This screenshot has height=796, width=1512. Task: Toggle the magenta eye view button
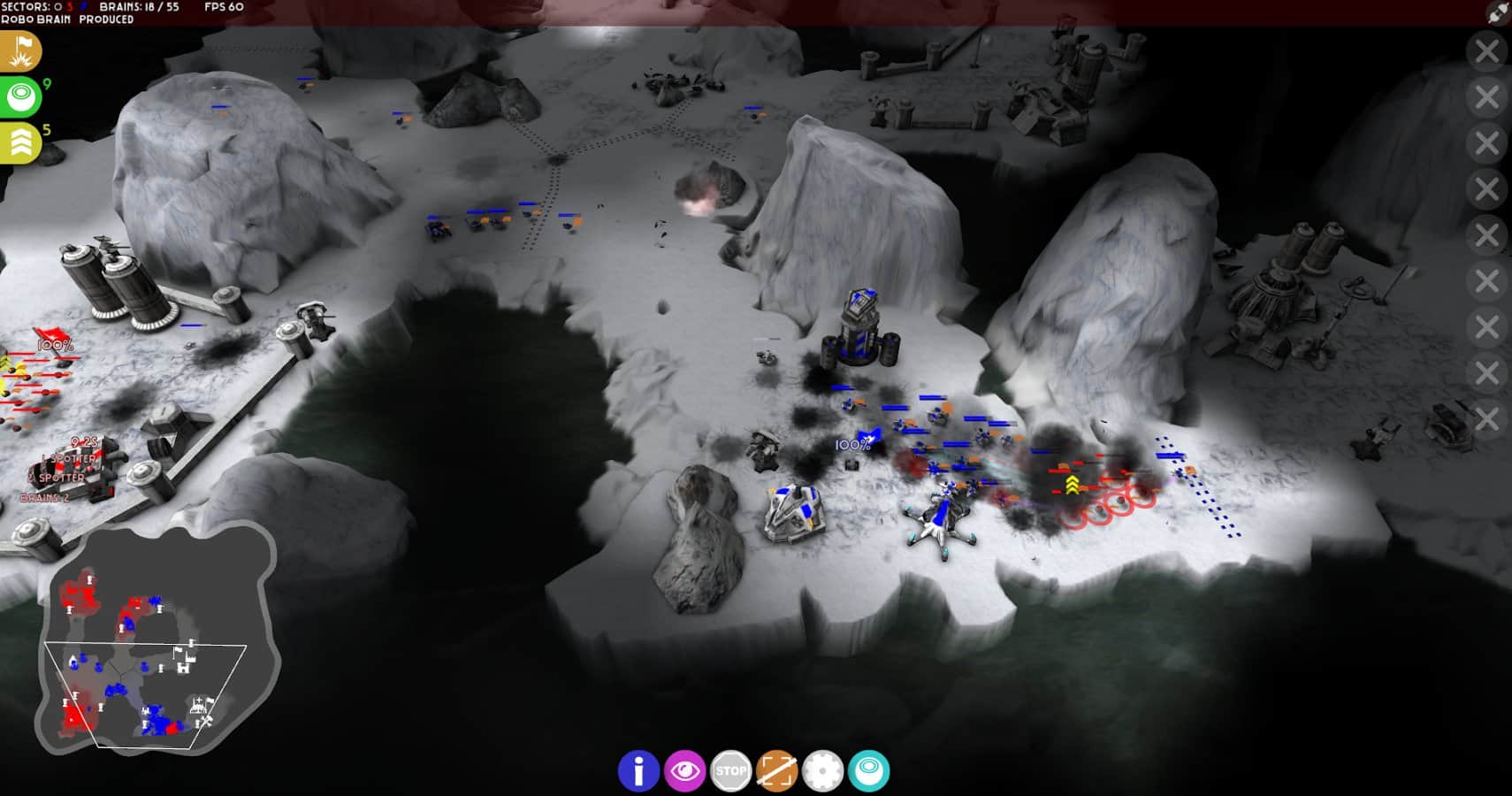(x=684, y=771)
